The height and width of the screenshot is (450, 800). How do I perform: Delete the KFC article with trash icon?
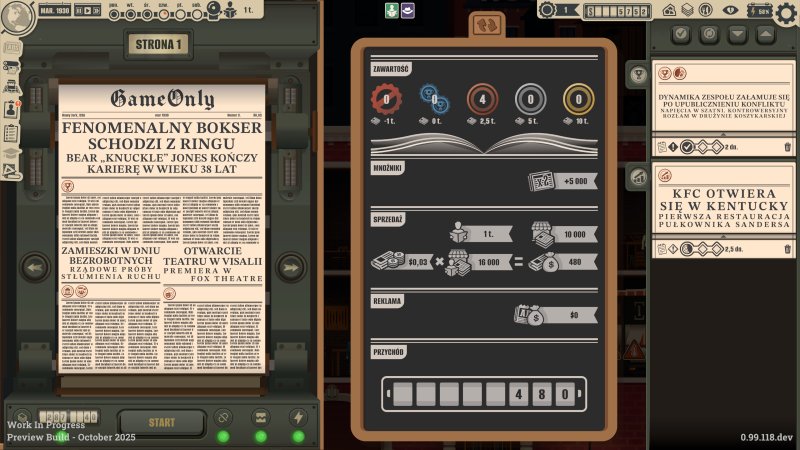pyautogui.click(x=786, y=249)
